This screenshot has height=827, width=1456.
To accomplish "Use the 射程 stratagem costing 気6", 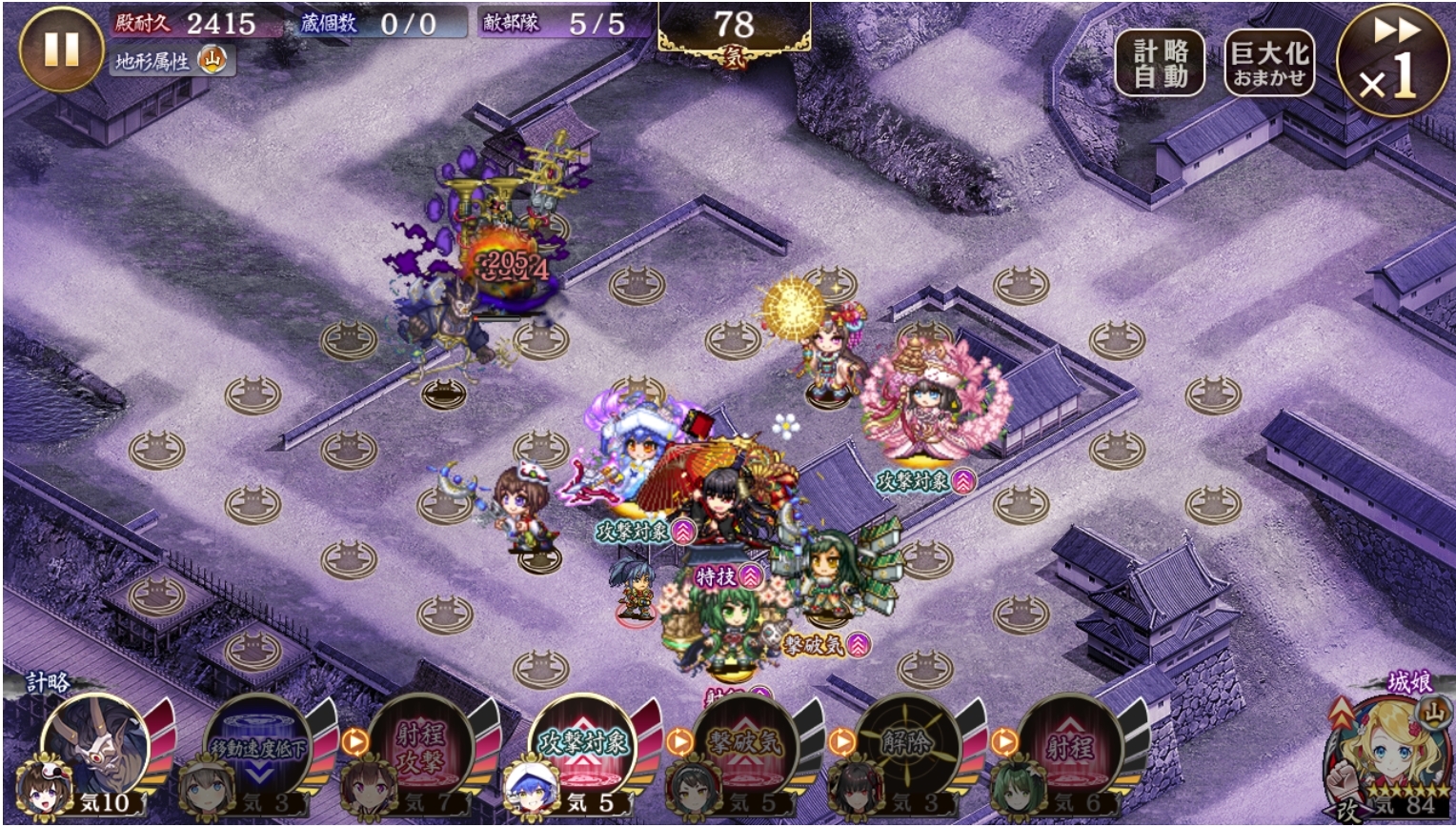I will tap(1069, 748).
